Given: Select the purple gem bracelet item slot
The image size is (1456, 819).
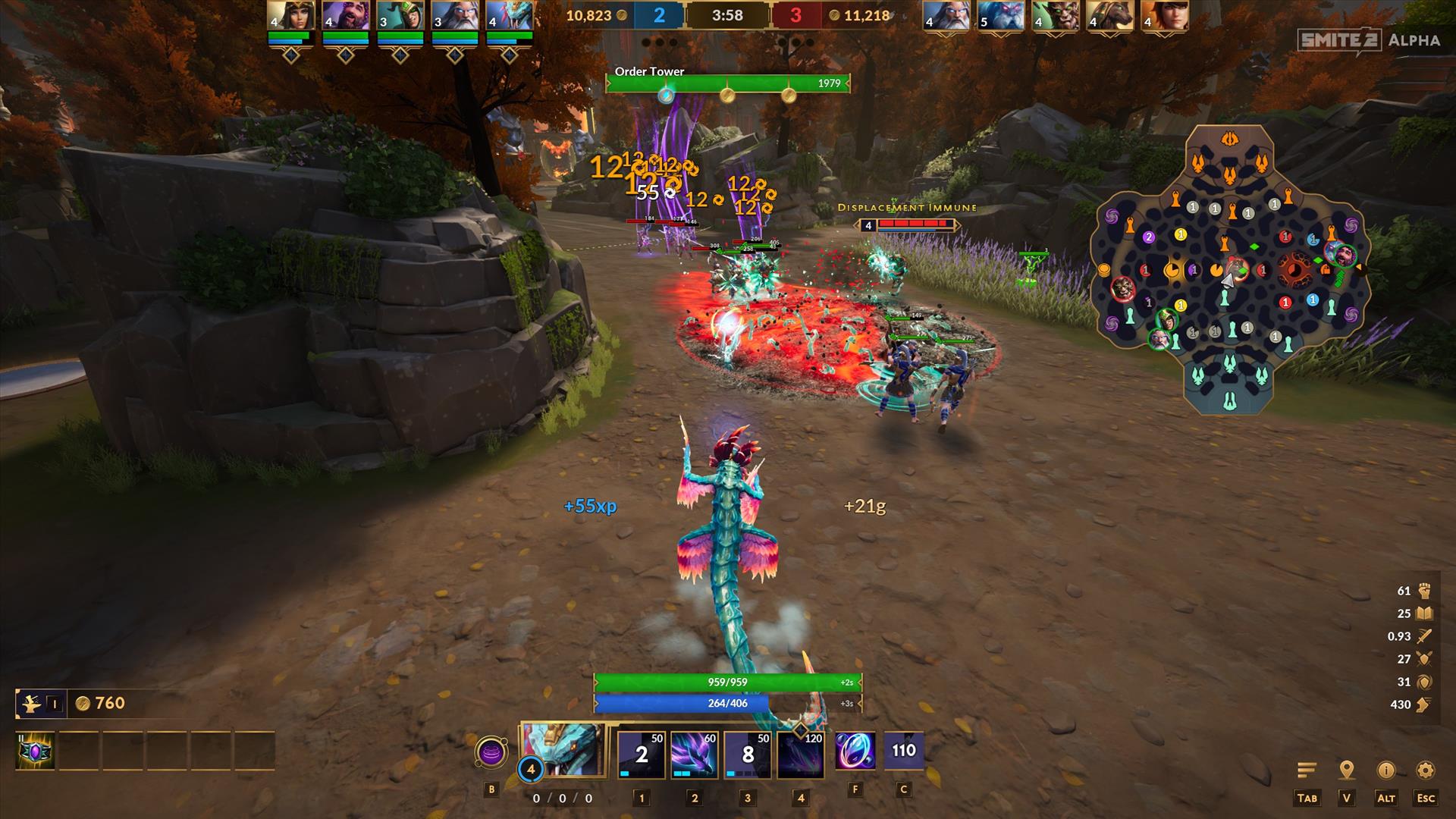Looking at the screenshot, I should (x=36, y=752).
